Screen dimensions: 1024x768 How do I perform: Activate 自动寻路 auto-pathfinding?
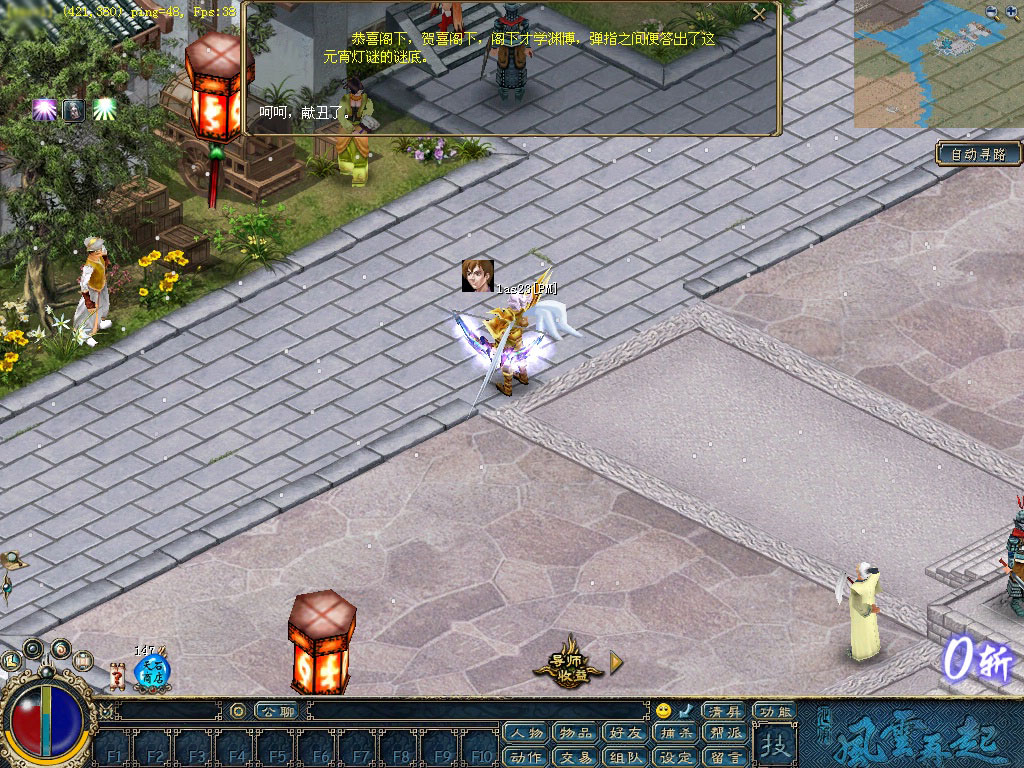(x=979, y=154)
